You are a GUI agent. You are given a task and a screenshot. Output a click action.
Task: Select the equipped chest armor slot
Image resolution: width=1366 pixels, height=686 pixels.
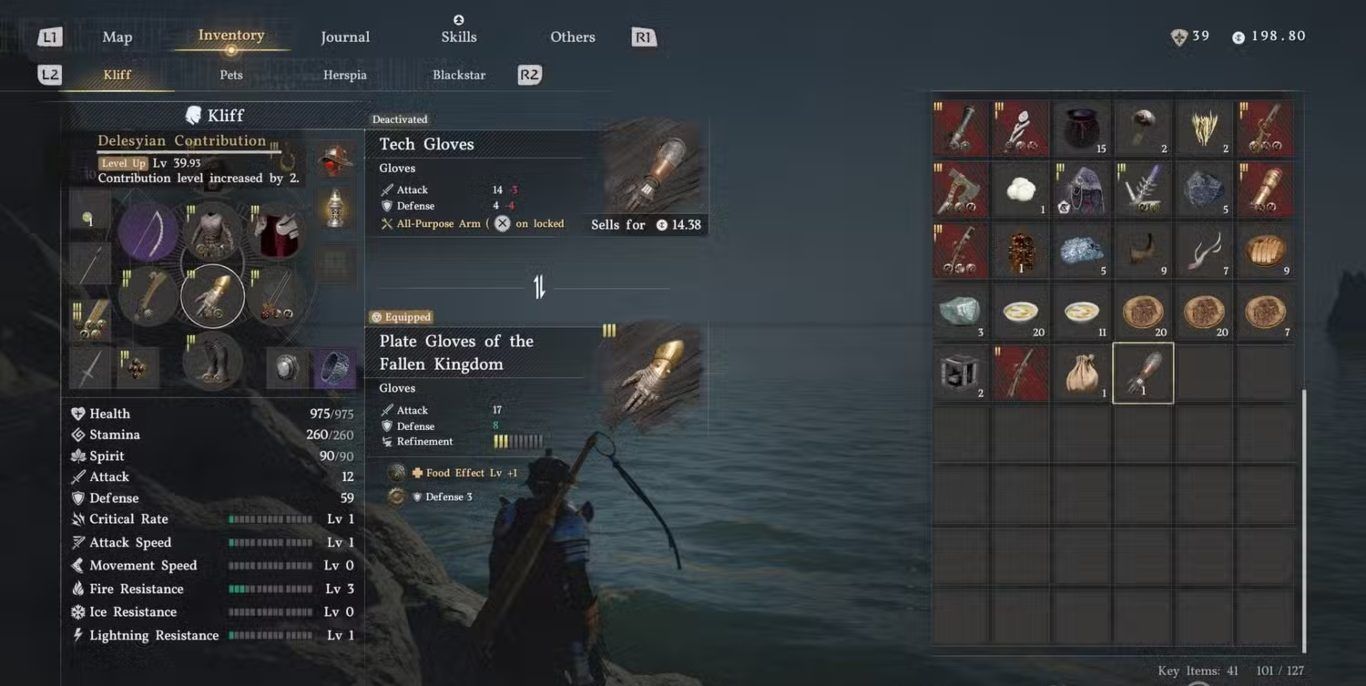[212, 232]
